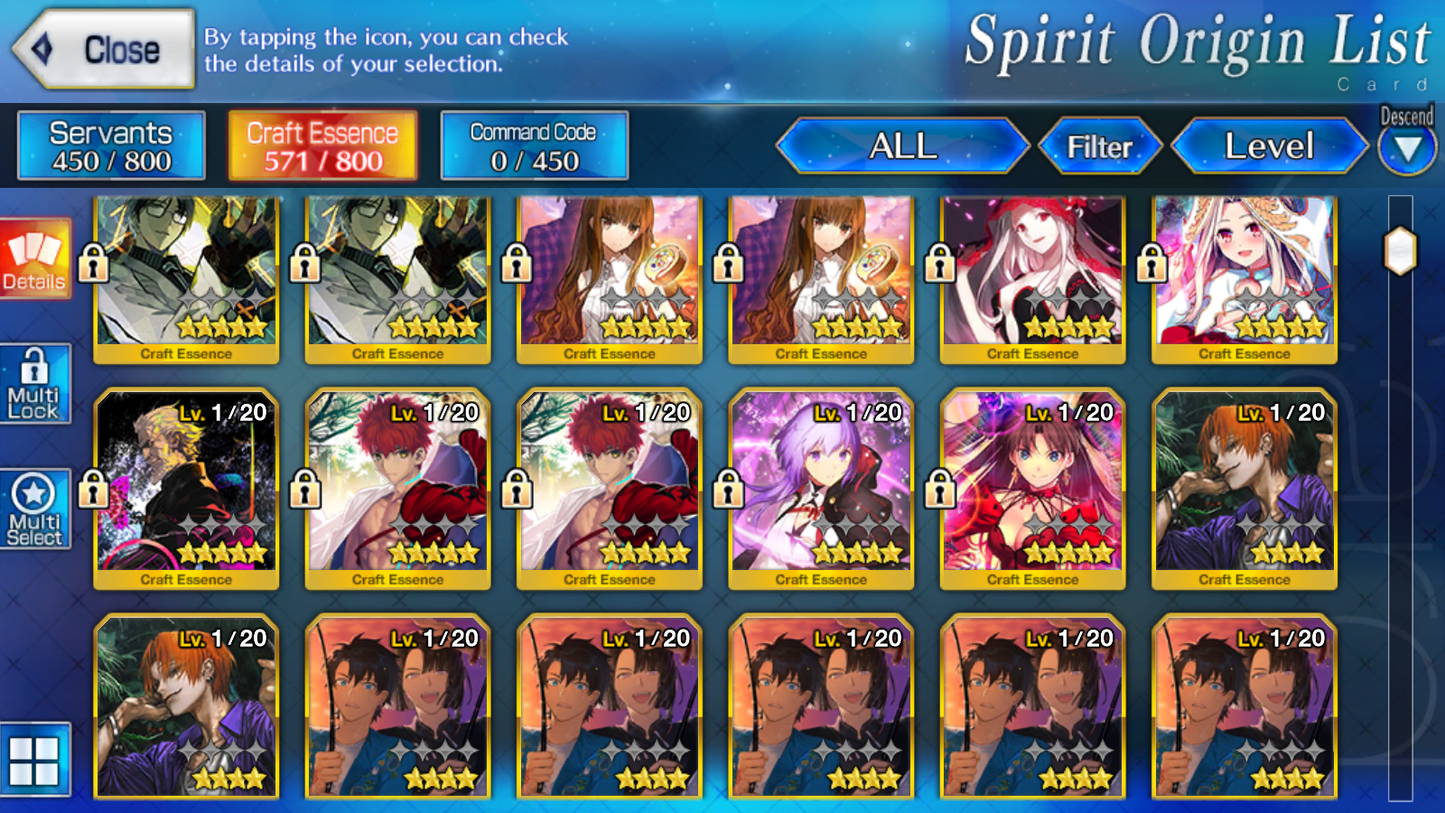Open the Level sort dropdown
This screenshot has width=1445, height=813.
tap(1270, 146)
